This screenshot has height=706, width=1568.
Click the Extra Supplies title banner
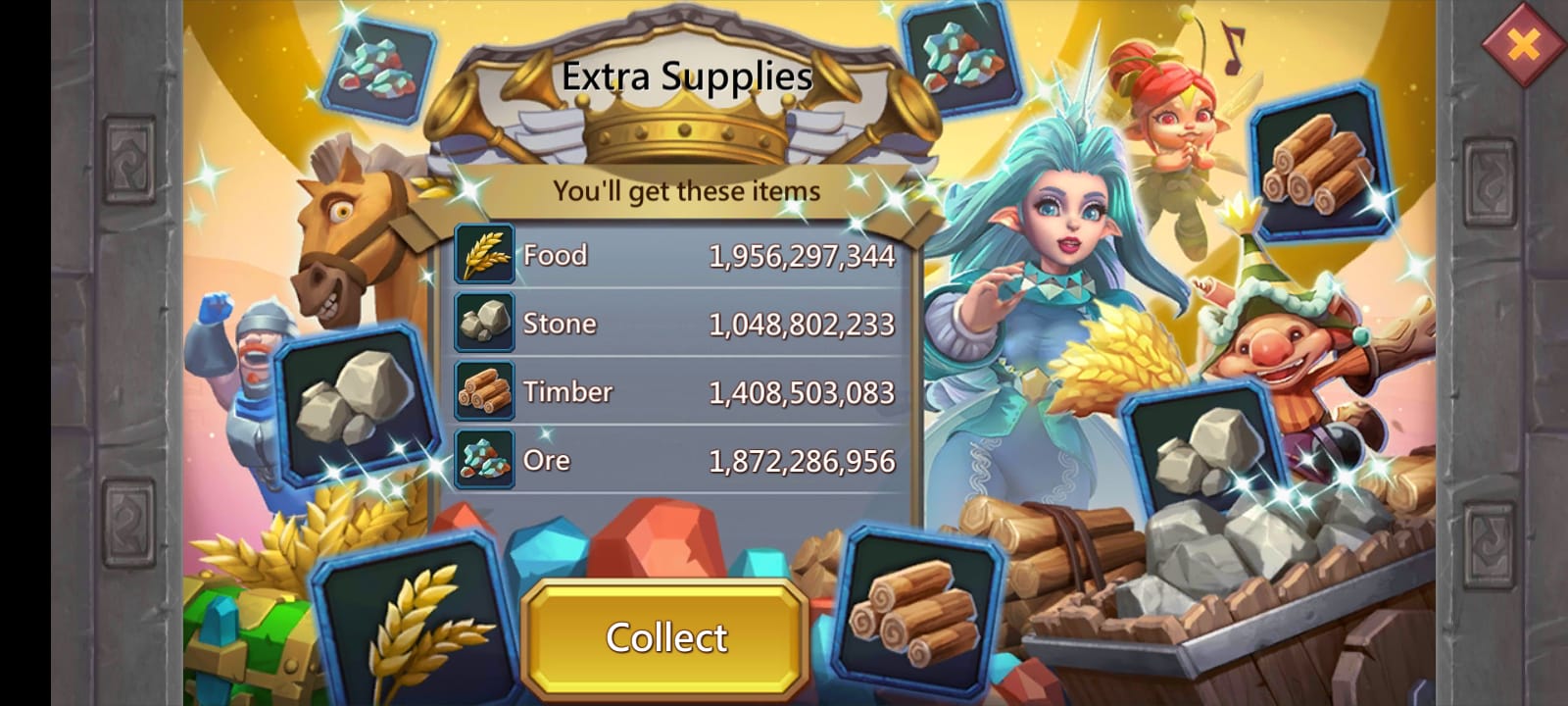pos(688,76)
